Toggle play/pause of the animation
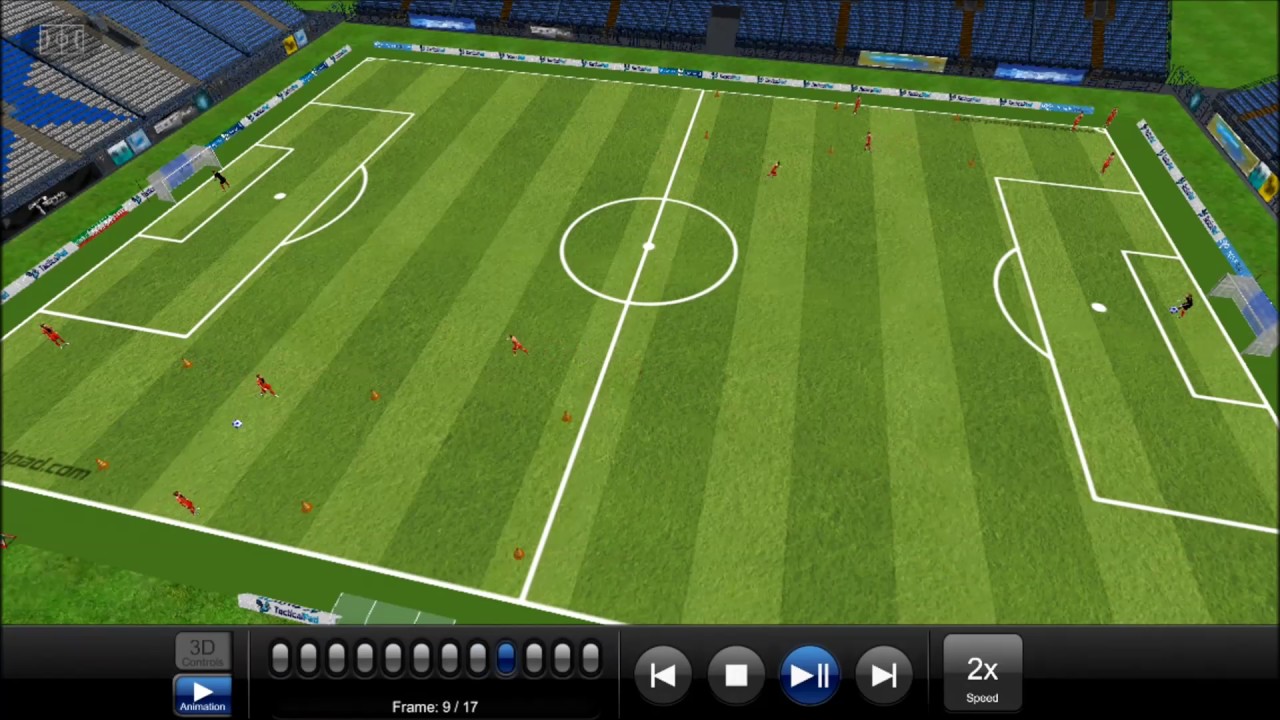The width and height of the screenshot is (1280, 720). coord(809,676)
